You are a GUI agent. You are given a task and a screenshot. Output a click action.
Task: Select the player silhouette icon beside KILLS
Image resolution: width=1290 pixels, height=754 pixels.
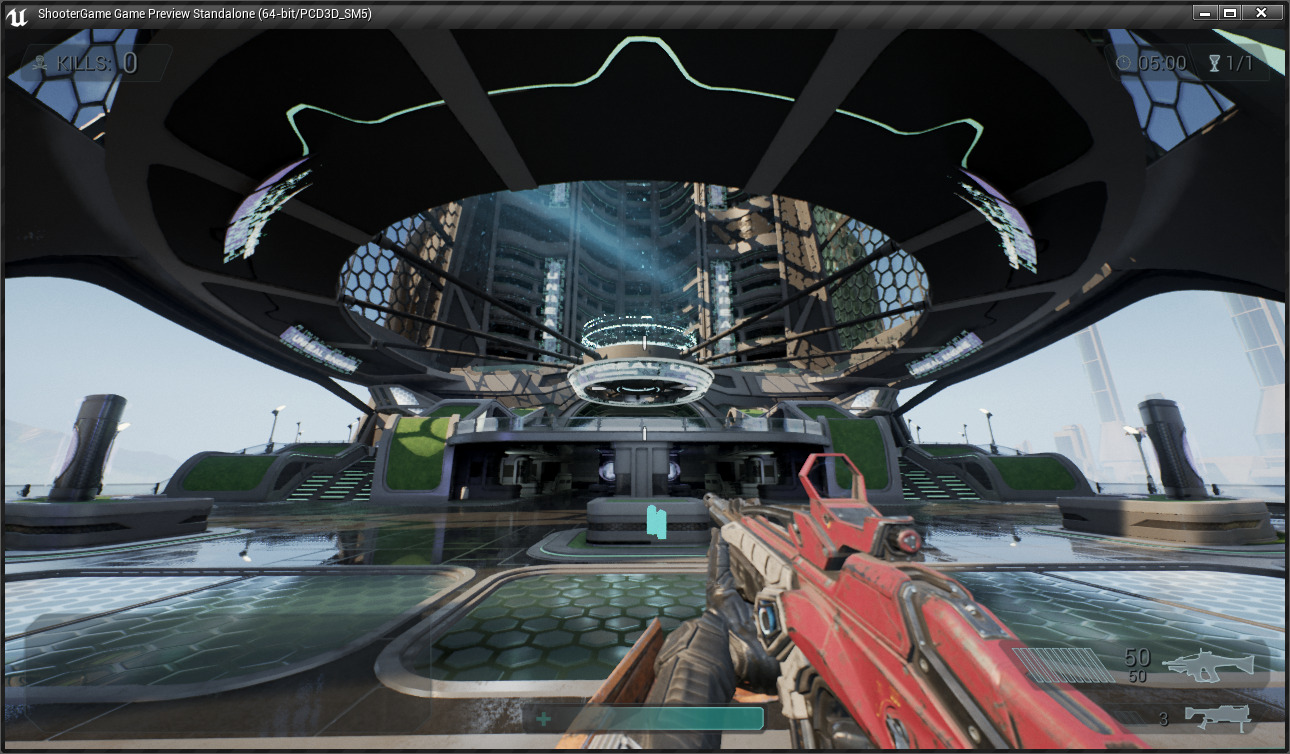pyautogui.click(x=40, y=62)
